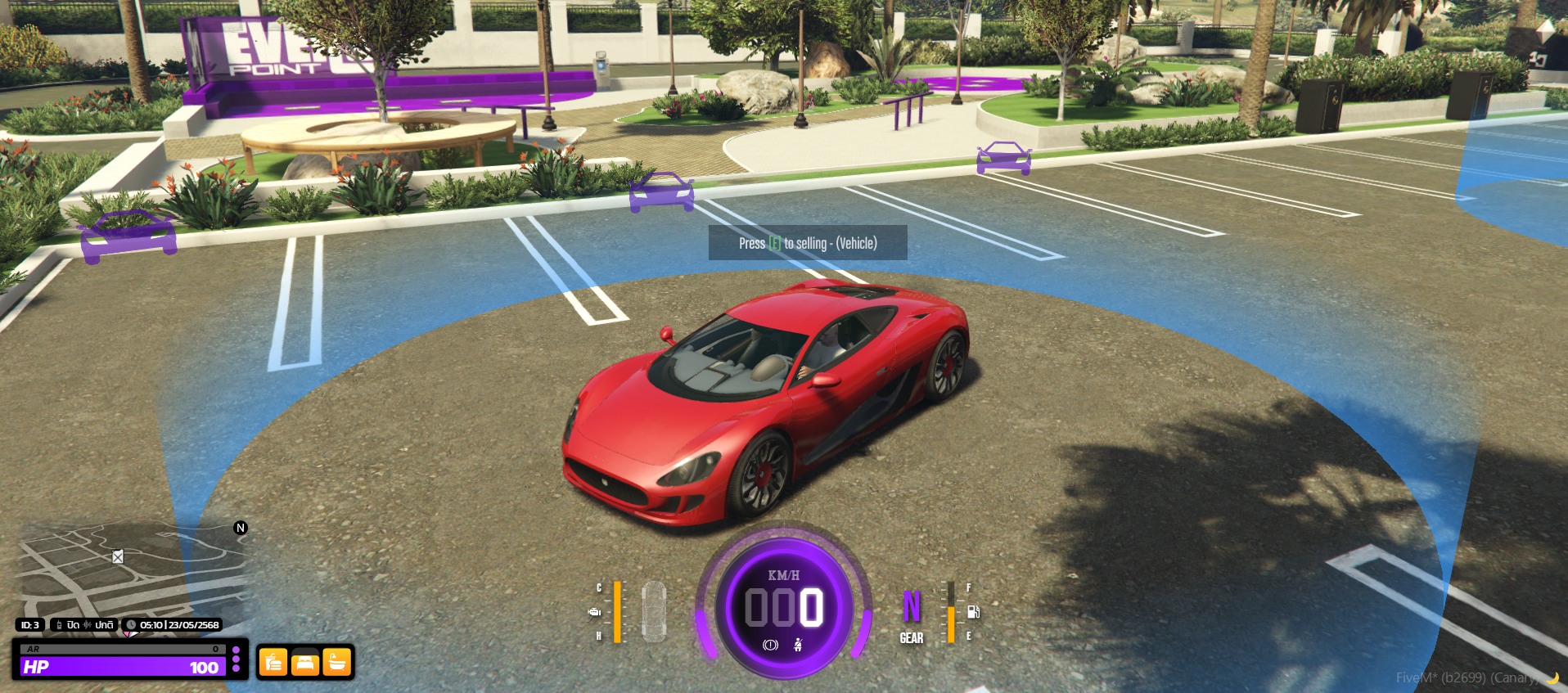Screen dimensions: 1568x693
Task: Toggle the seatbelt indicator on the speedometer
Action: tap(798, 646)
